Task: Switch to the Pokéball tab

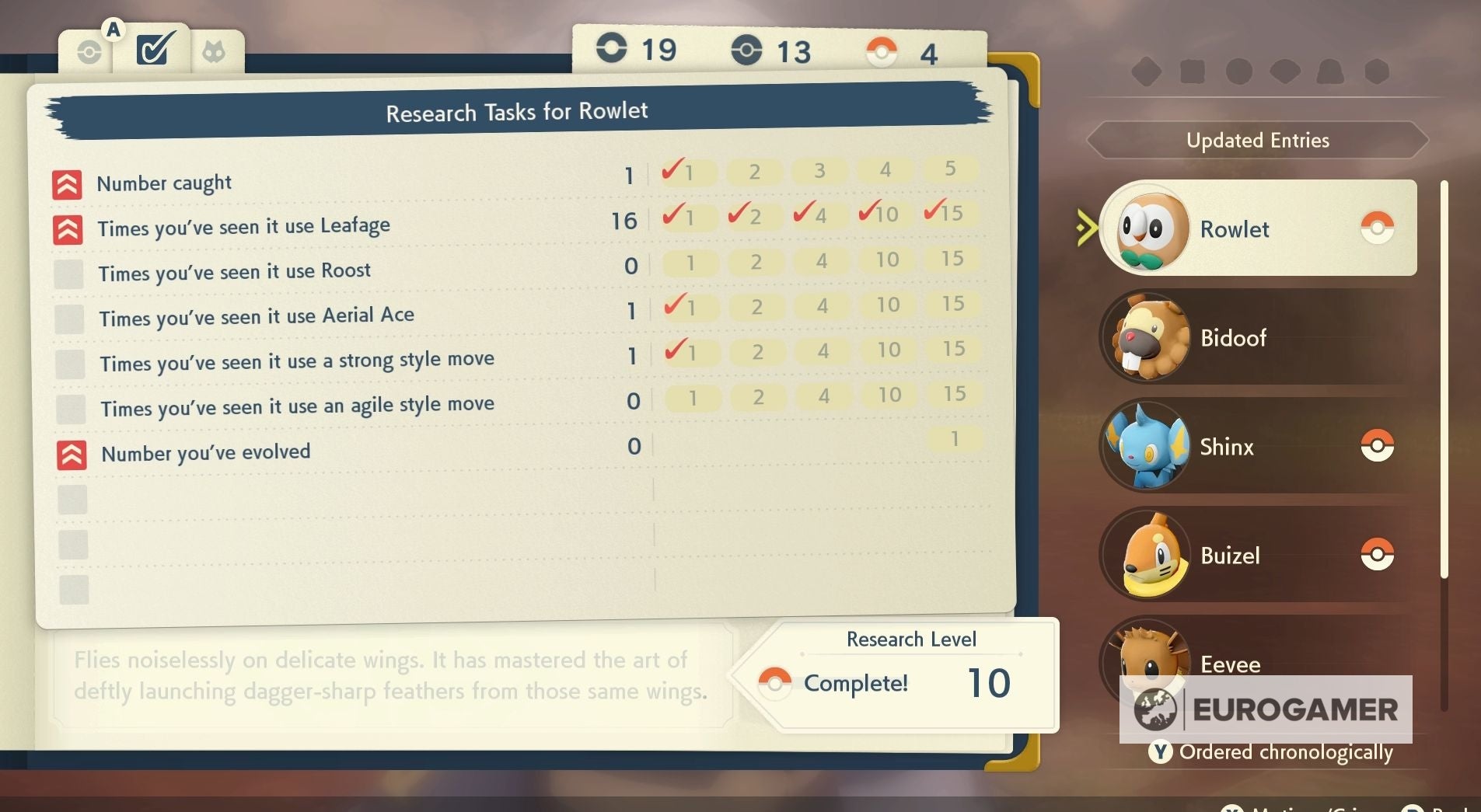Action: point(89,51)
